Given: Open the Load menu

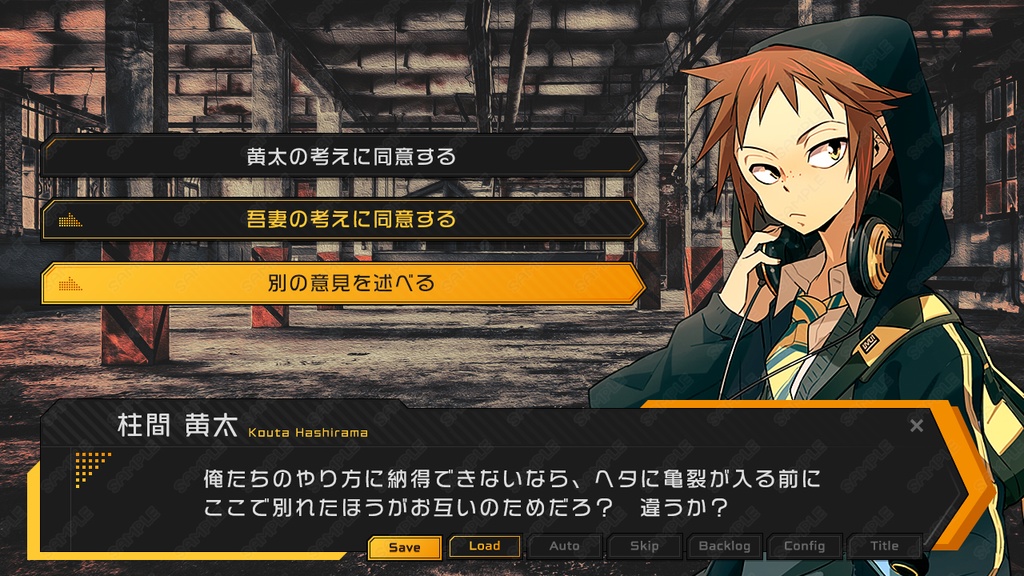Looking at the screenshot, I should (485, 546).
